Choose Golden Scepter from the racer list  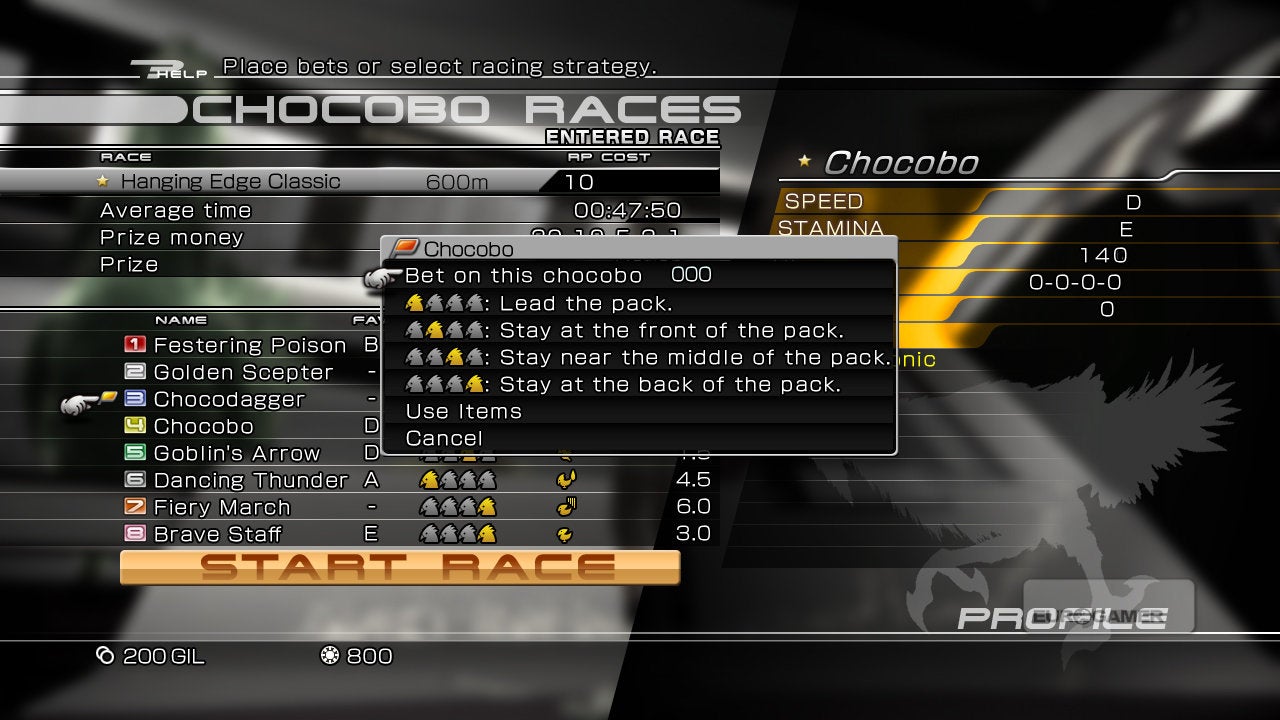point(243,372)
